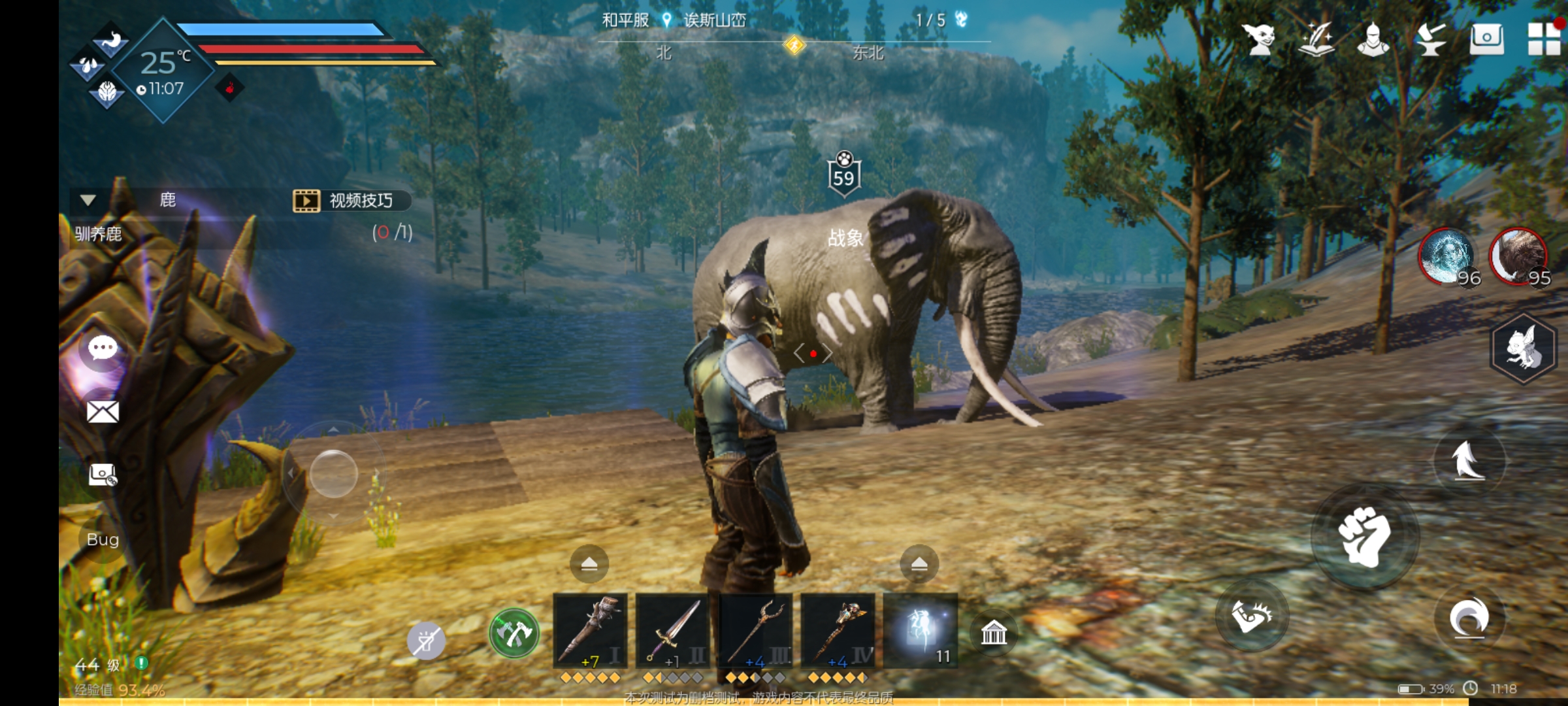Open the anvil crafting icon

[1430, 39]
